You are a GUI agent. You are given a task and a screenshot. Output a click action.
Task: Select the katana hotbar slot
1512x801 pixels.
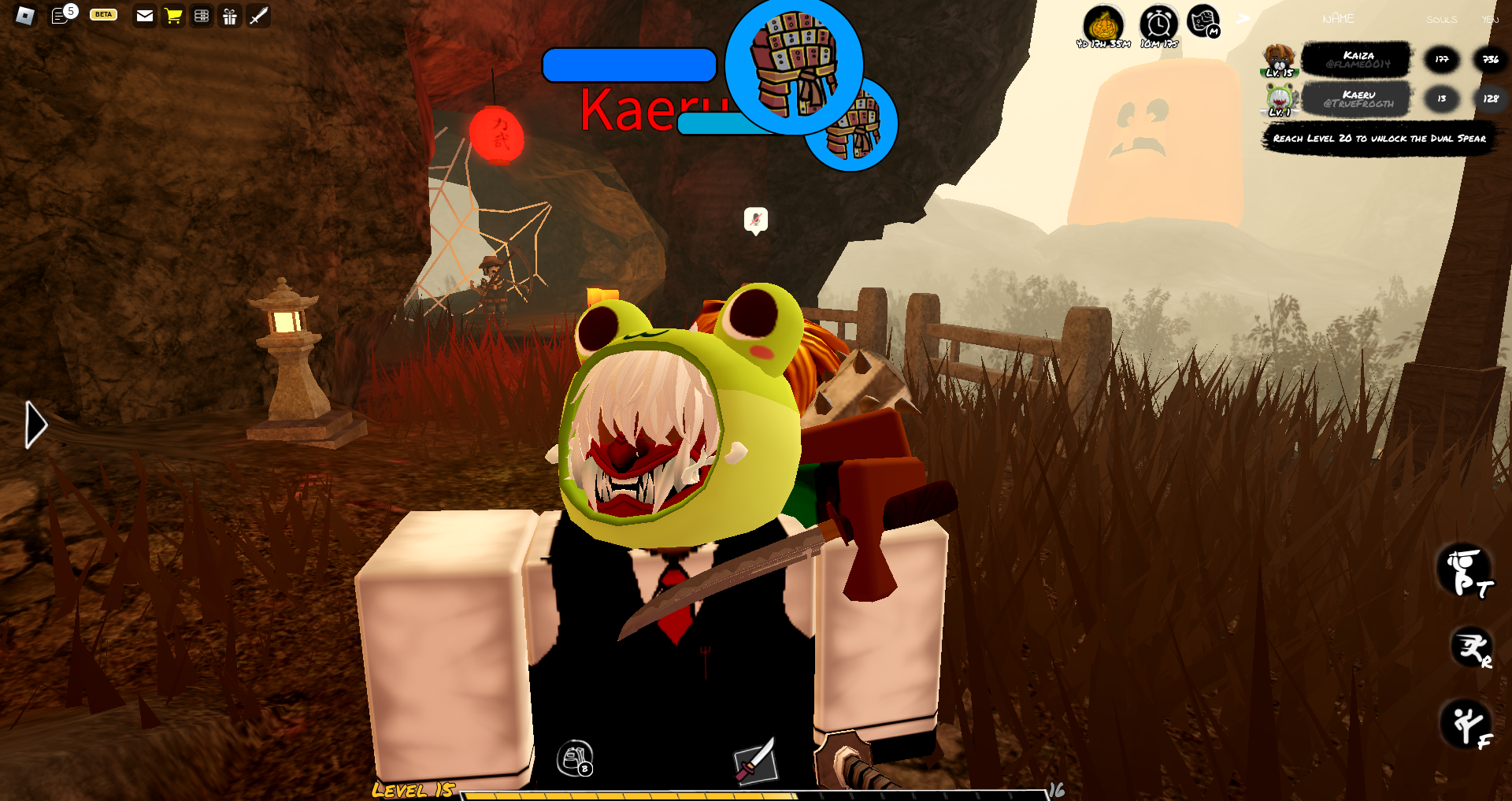tap(756, 762)
